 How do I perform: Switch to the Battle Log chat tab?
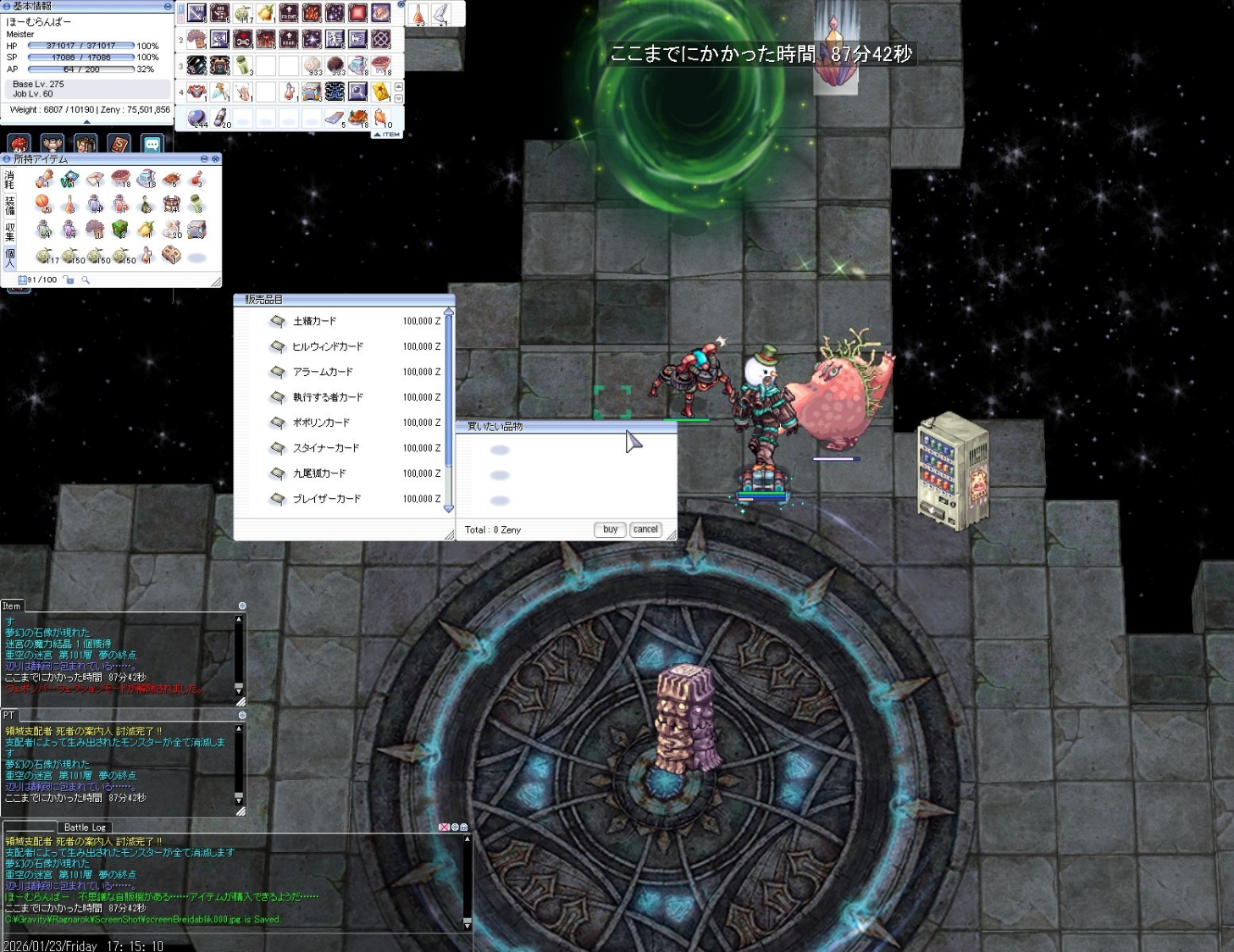[x=85, y=827]
